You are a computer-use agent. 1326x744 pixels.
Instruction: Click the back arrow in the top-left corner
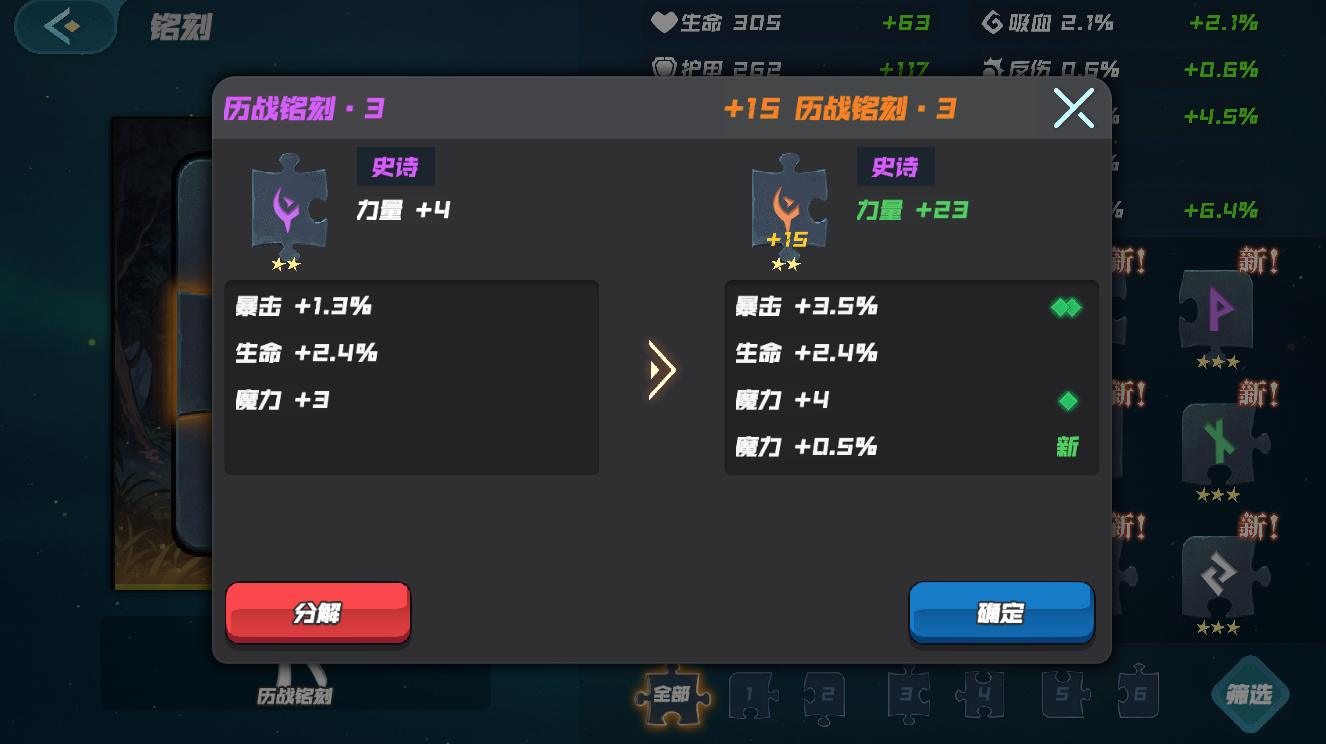(63, 27)
